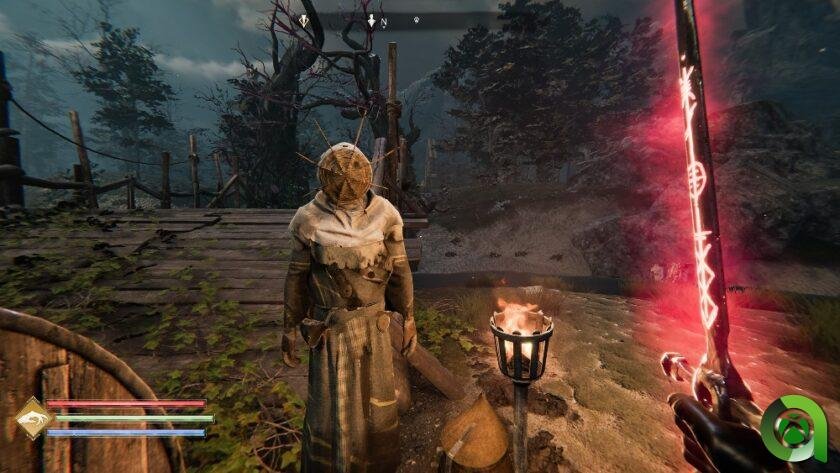The image size is (840, 473).
Task: Select the paw print marker on compass
Action: click(416, 20)
